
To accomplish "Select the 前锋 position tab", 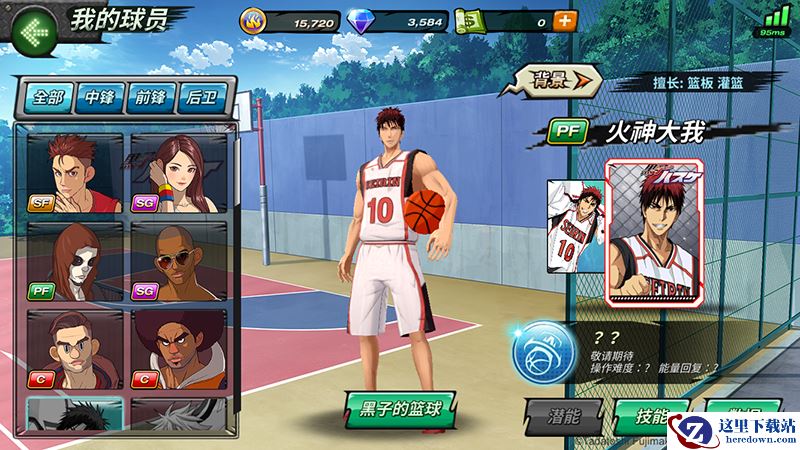I will (x=152, y=97).
